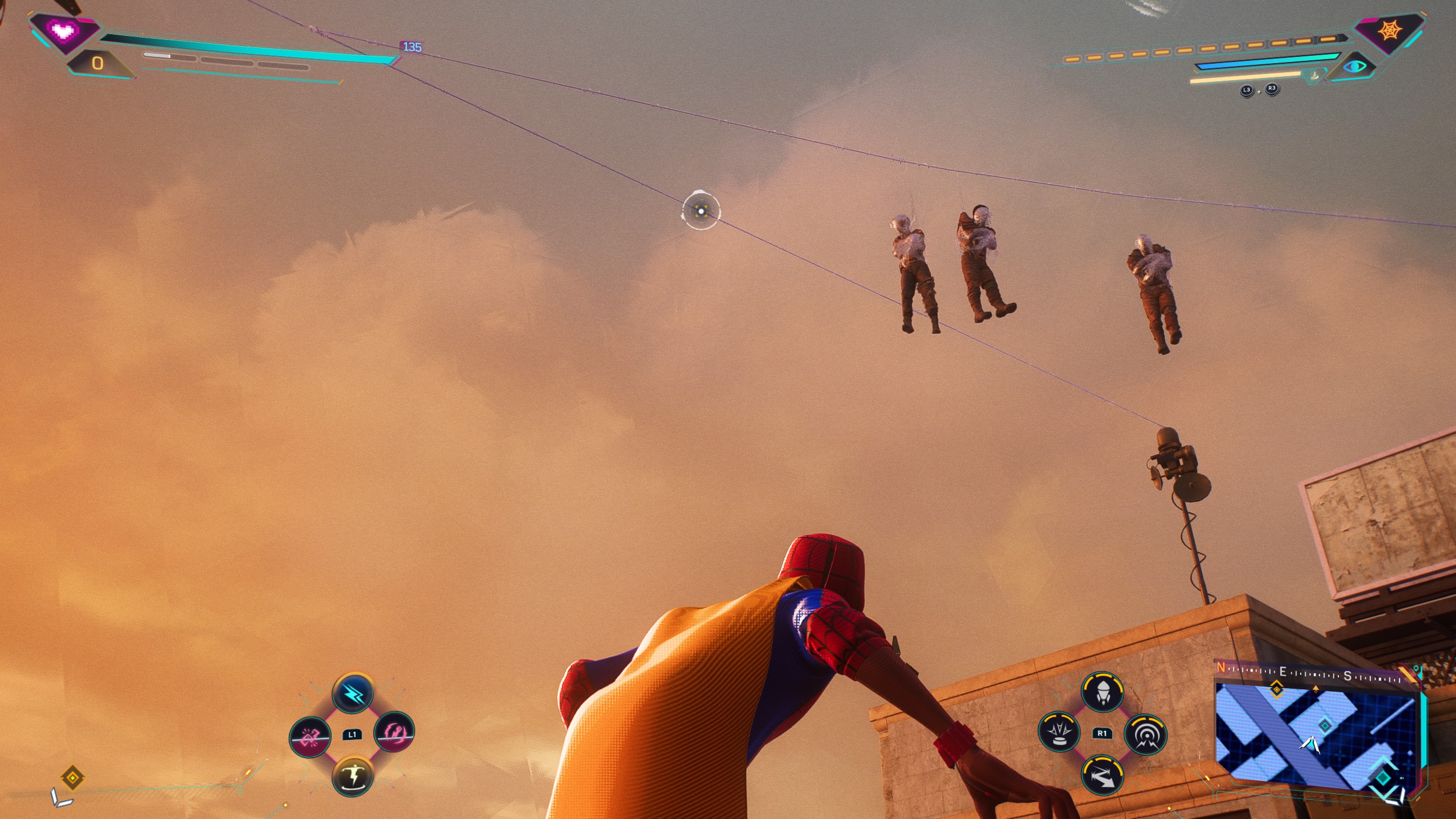The image size is (1456, 819).
Task: Activate the cyan lightning bolt ability
Action: pos(353,693)
